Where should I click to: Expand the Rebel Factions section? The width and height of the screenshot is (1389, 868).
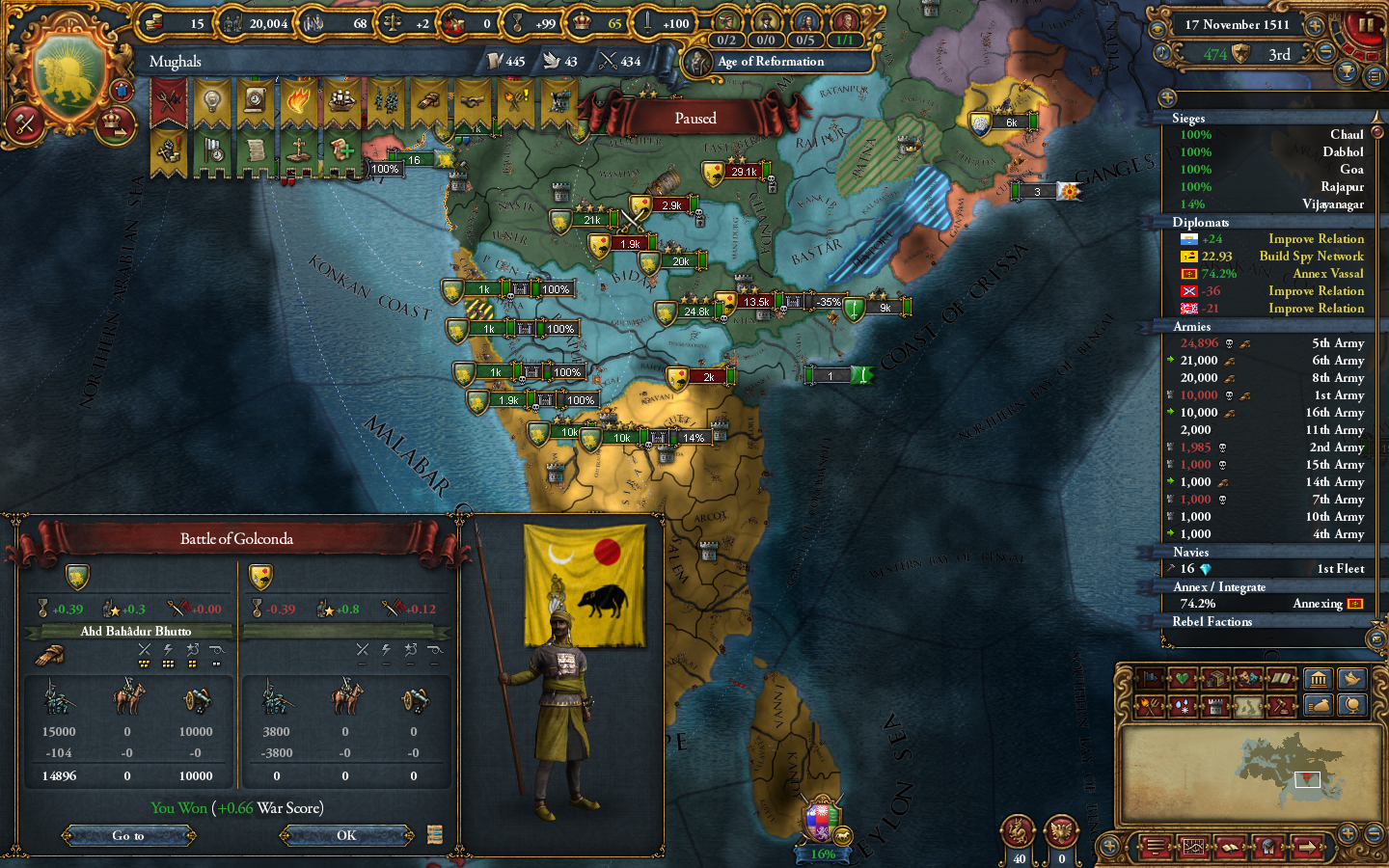[1213, 620]
